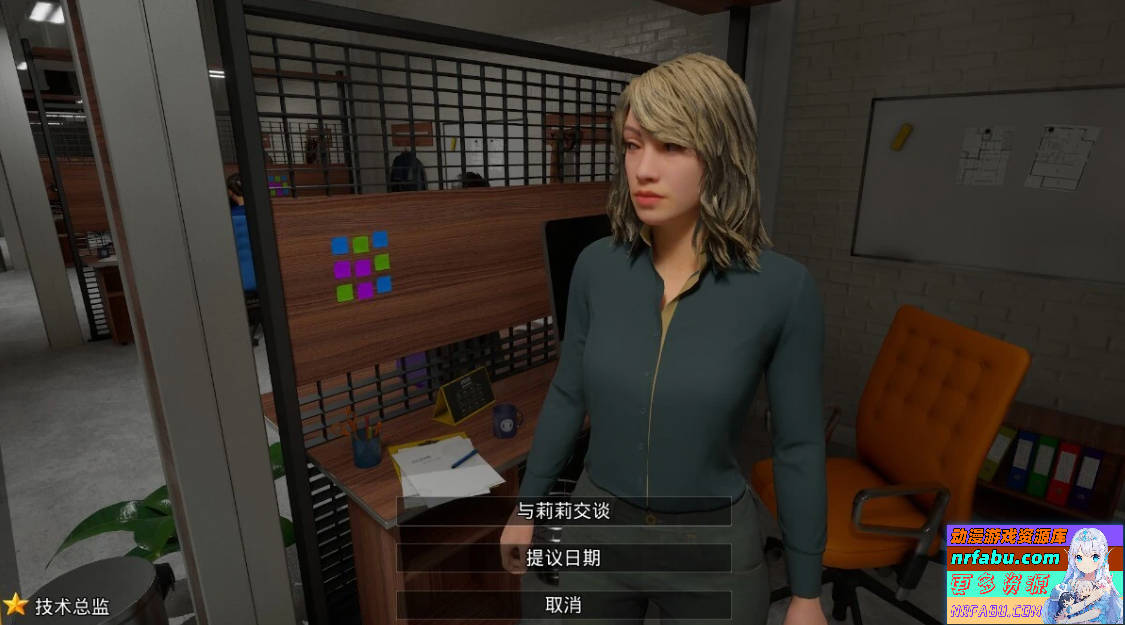Open the nrfabu.com watermark link
The height and width of the screenshot is (625, 1125).
click(x=1005, y=558)
